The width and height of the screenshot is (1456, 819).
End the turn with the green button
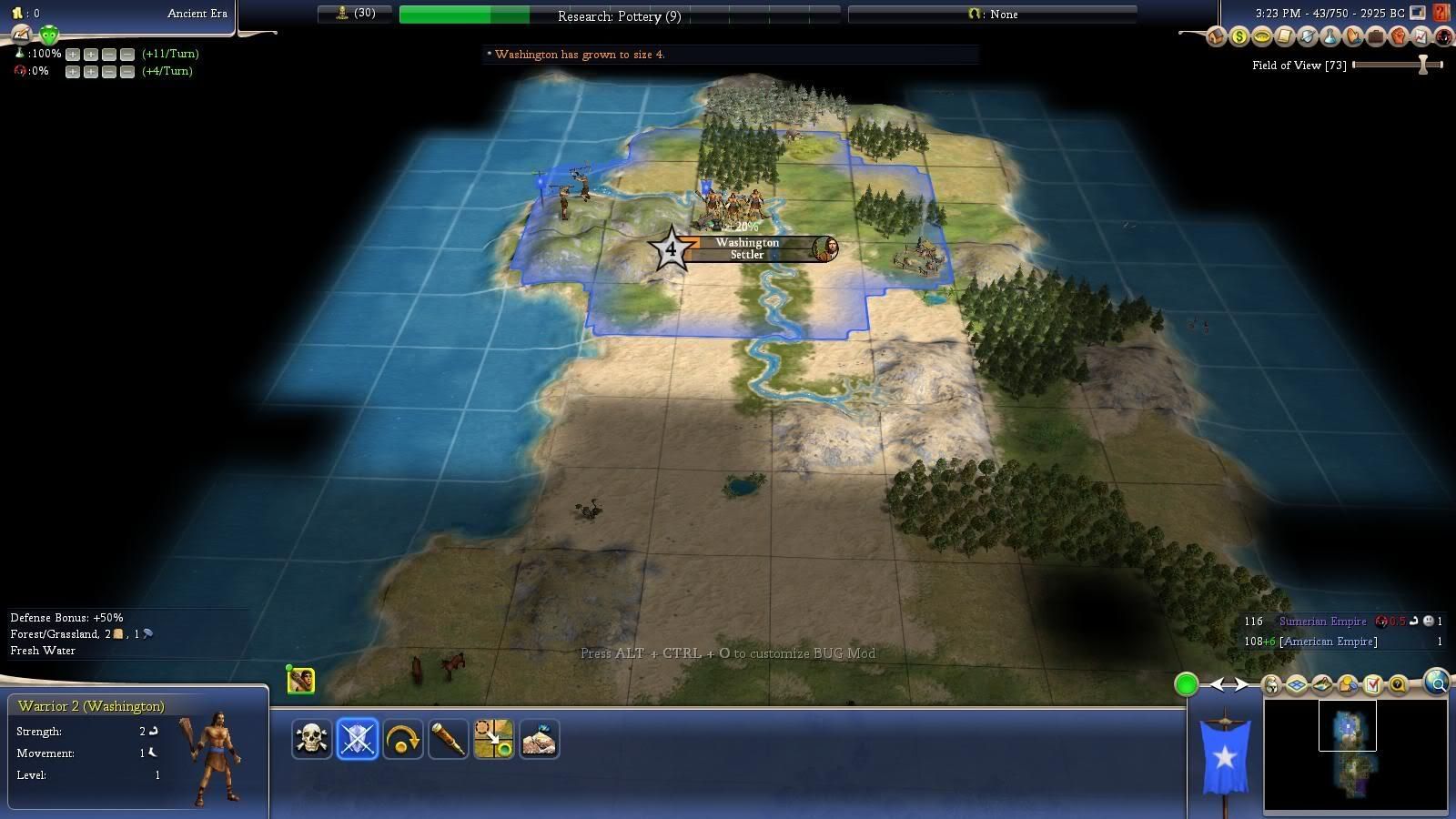1186,684
